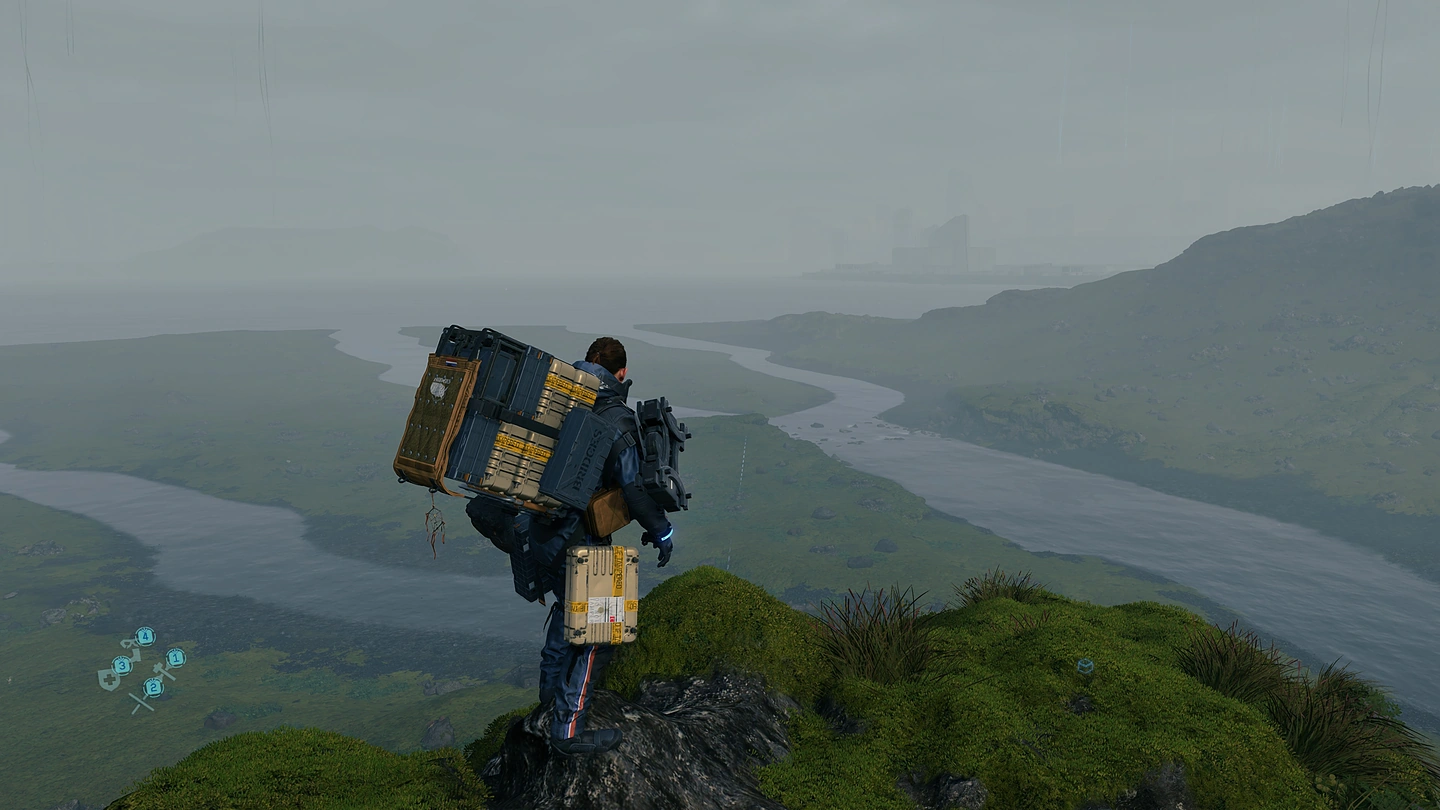Pick the hammer-shaped tool icon
The width and height of the screenshot is (1440, 810).
[x=162, y=671]
